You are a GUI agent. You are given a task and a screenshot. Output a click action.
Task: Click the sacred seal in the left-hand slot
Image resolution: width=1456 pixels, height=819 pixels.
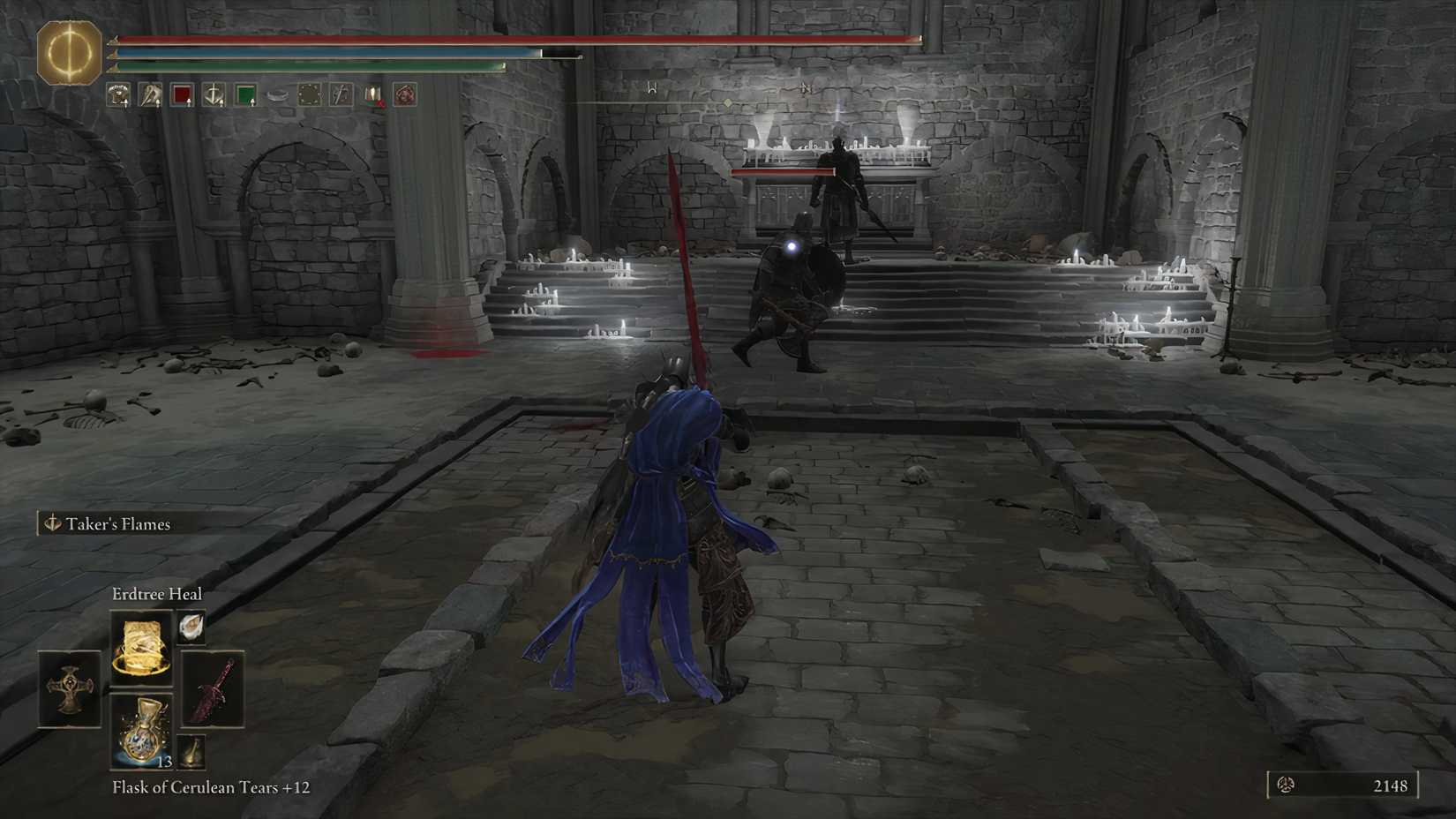coord(71,688)
